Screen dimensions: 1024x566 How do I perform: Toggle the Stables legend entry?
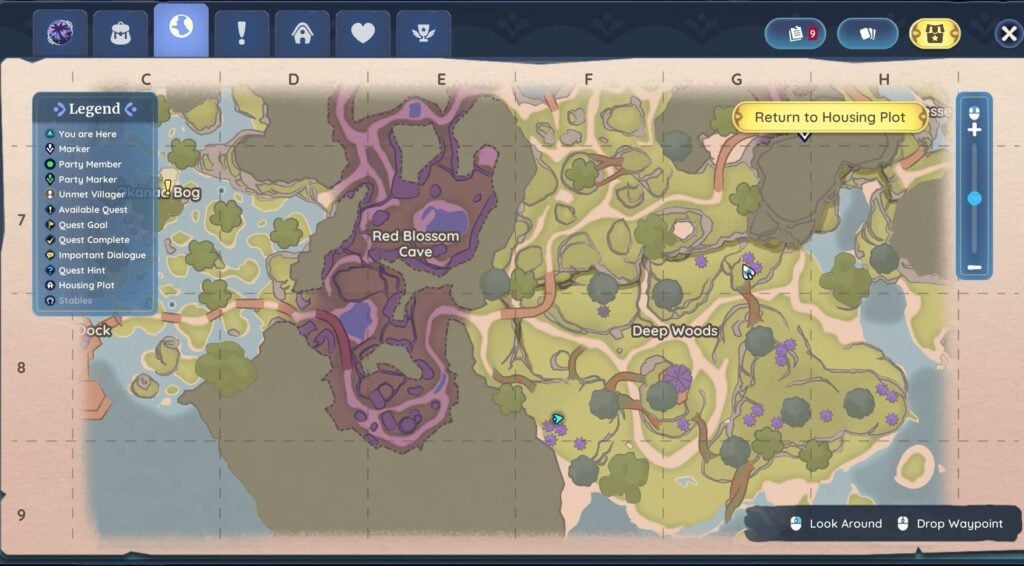75,300
